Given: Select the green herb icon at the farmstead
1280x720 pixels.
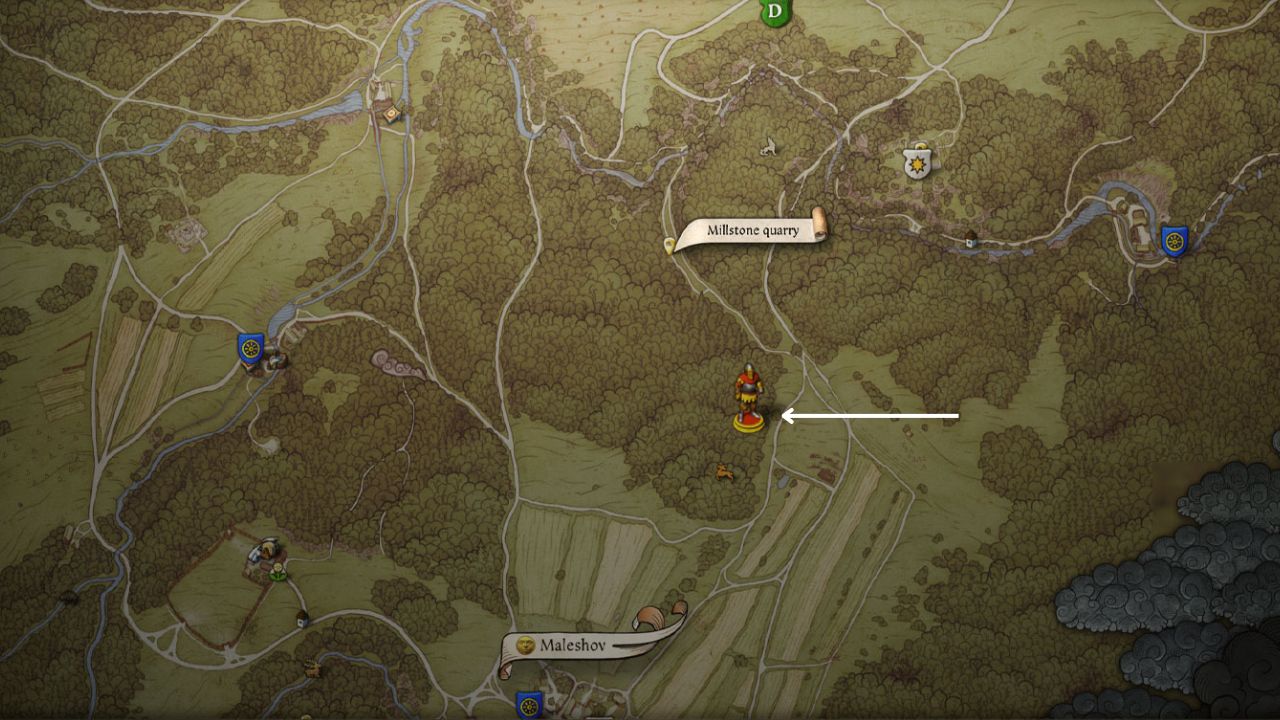Looking at the screenshot, I should coord(278,570).
